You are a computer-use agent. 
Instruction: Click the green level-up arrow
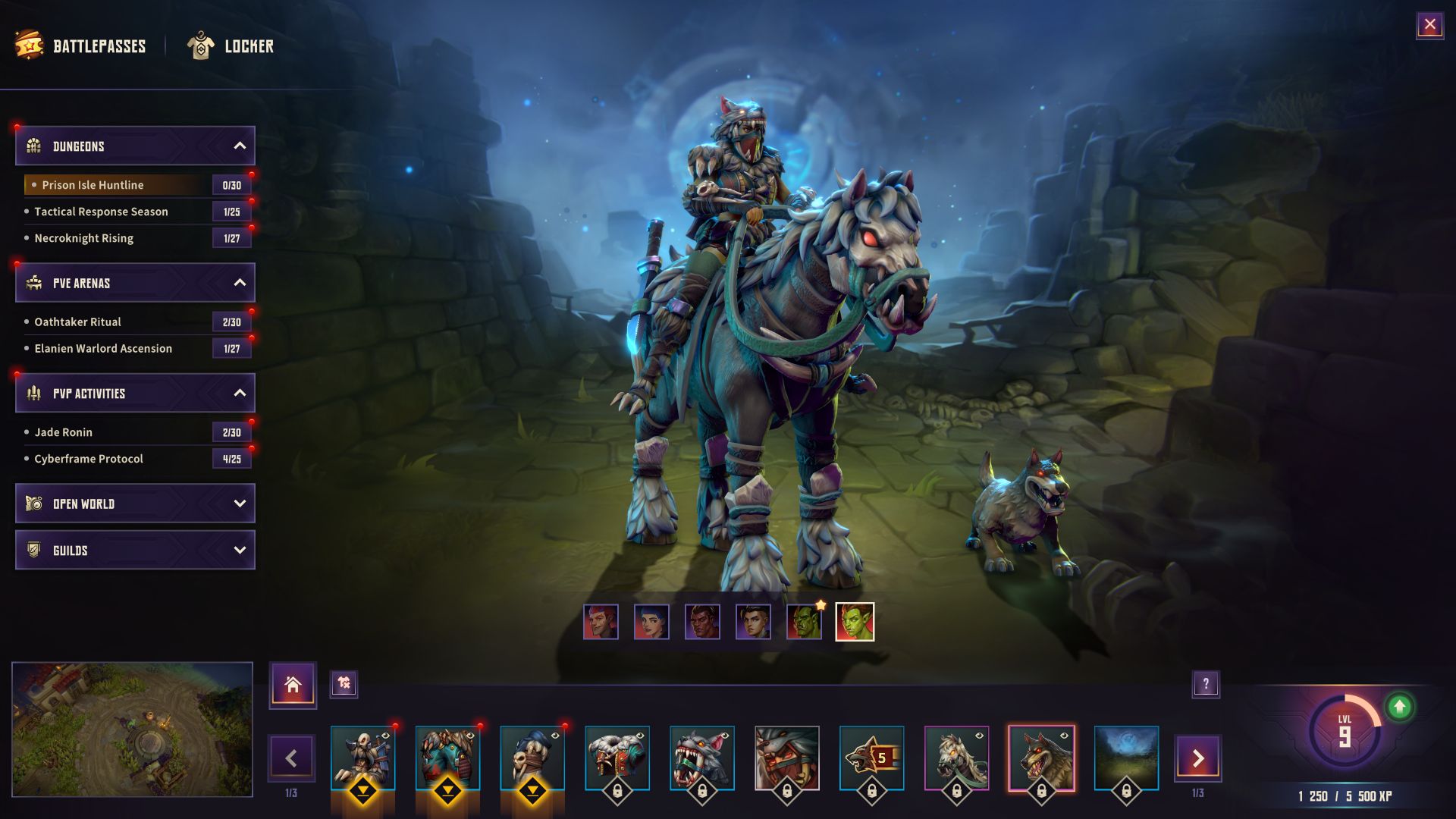[x=1399, y=707]
